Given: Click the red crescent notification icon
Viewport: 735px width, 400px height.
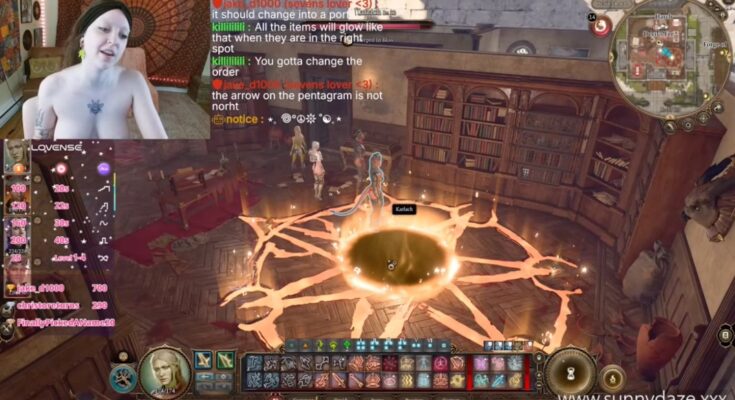Looking at the screenshot, I should [601, 27].
